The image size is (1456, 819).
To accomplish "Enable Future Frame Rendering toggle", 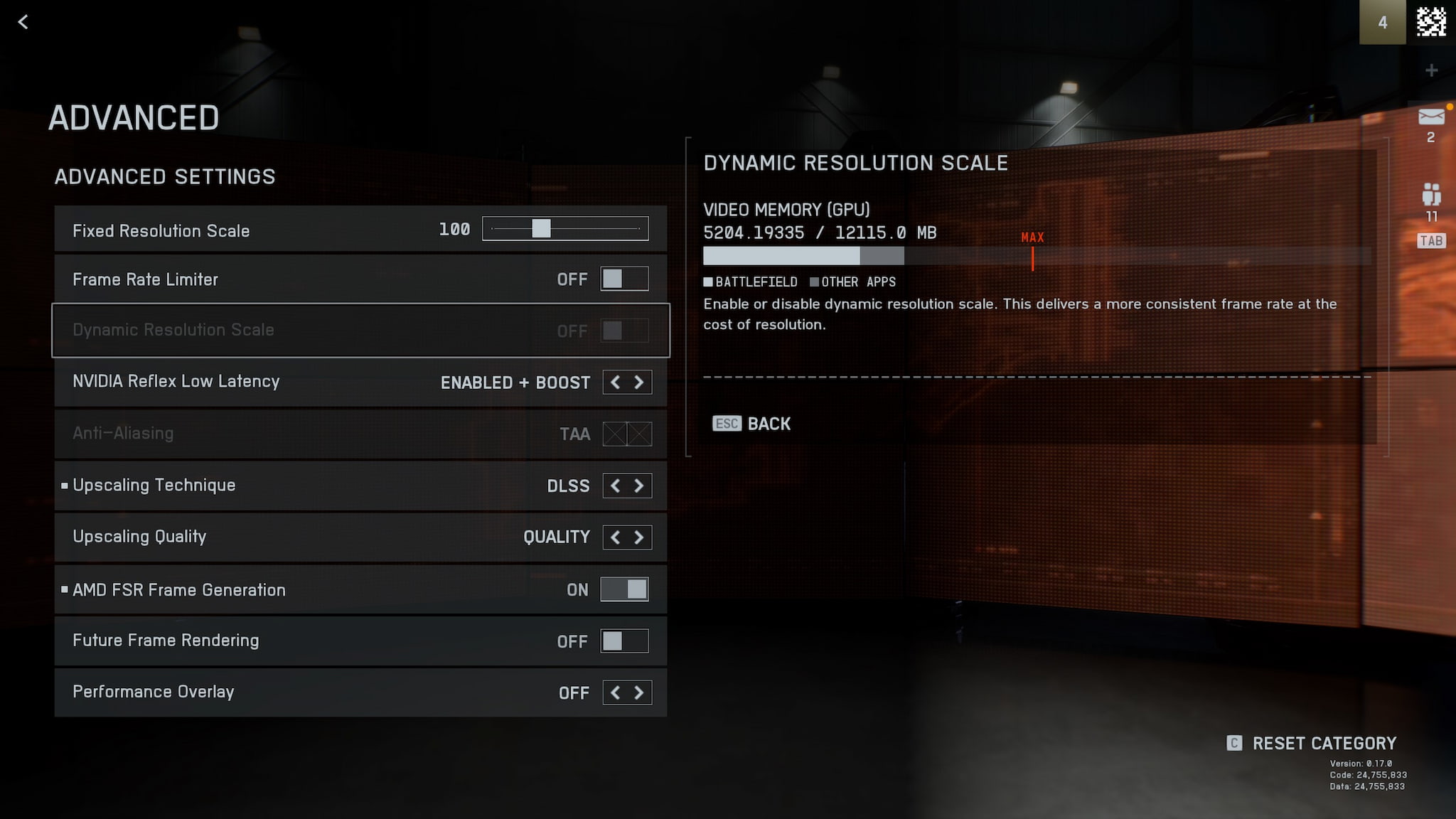I will point(624,641).
